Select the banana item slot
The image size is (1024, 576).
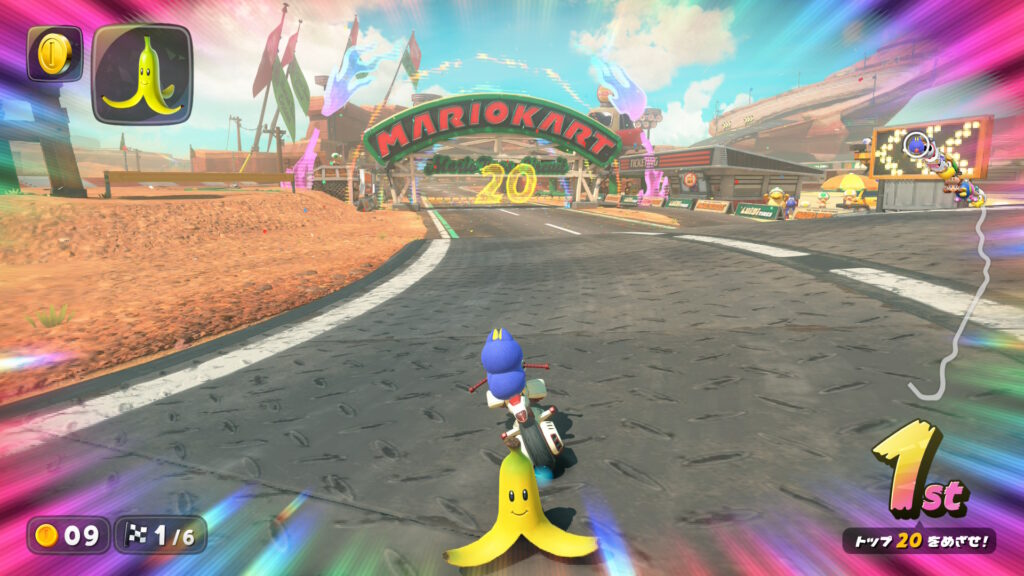tap(141, 74)
